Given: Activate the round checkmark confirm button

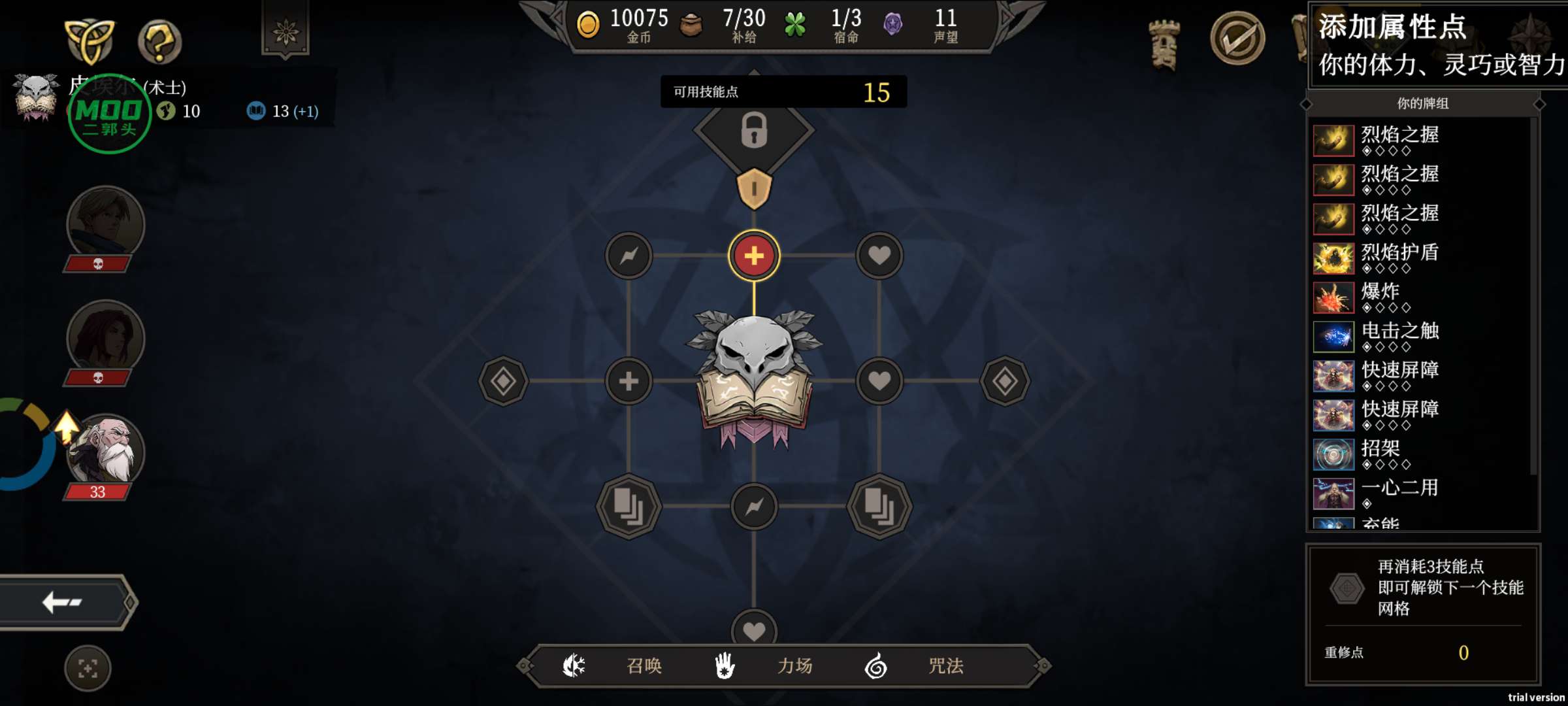Looking at the screenshot, I should (1237, 39).
